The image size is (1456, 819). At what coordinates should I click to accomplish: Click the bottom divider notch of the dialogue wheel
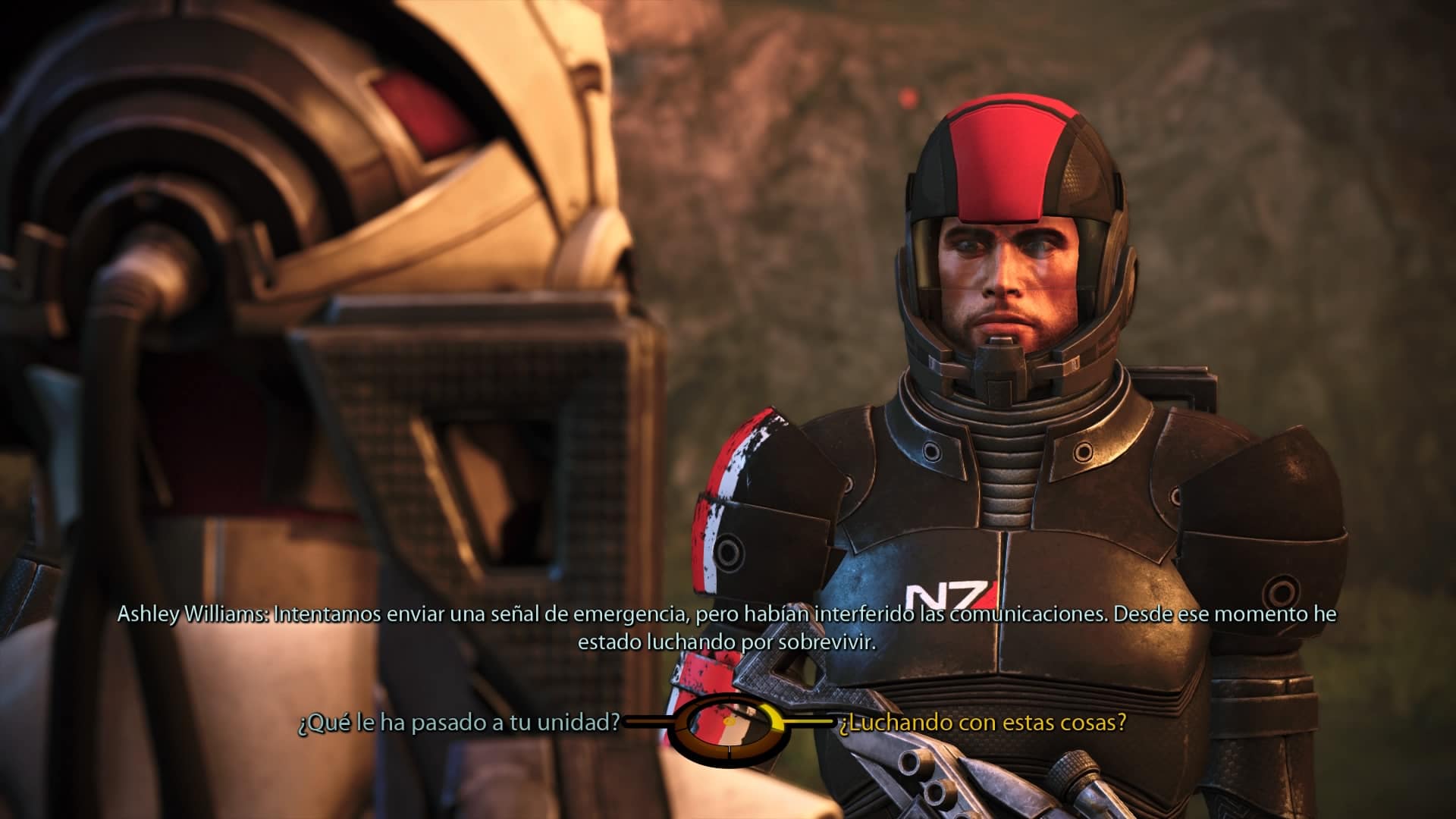click(730, 749)
